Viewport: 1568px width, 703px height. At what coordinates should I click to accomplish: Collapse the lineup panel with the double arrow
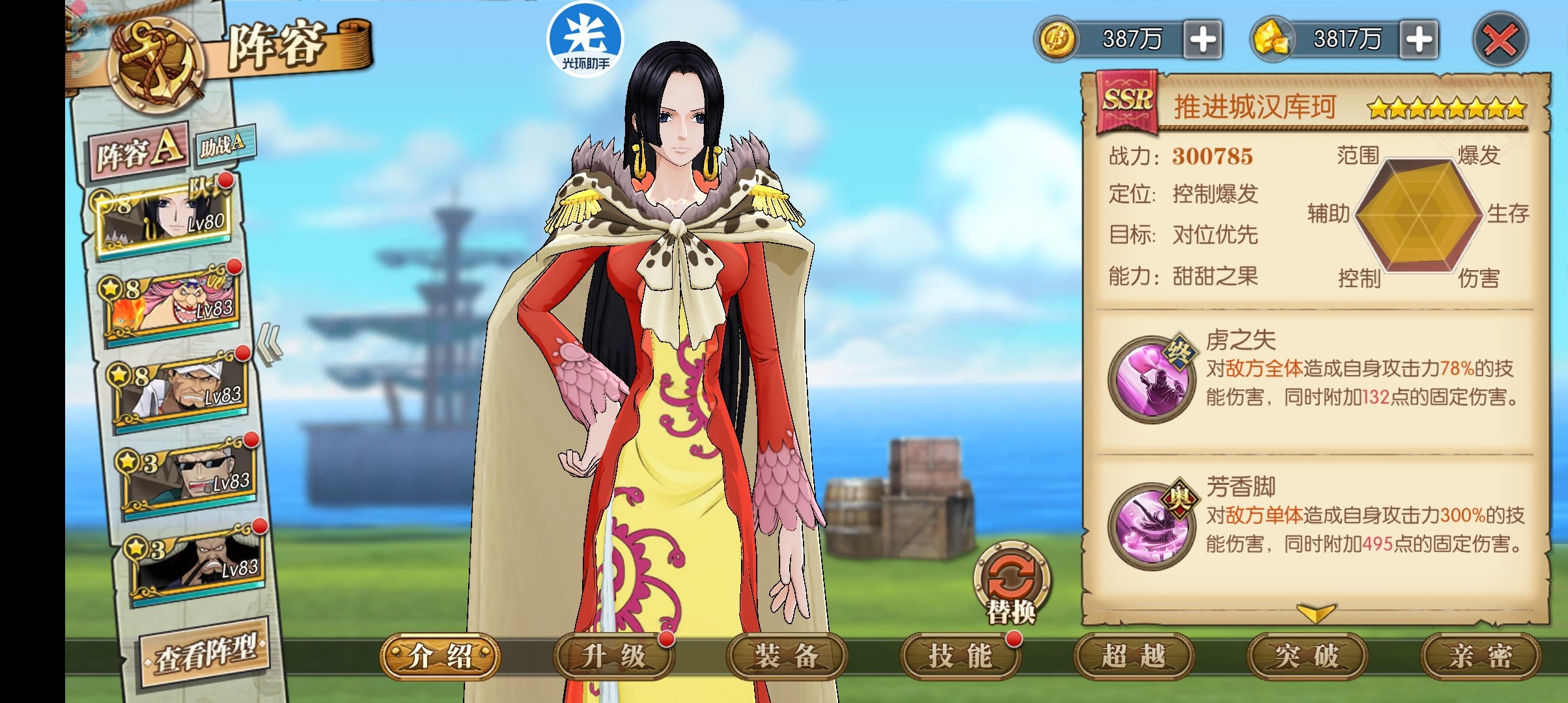tap(269, 344)
